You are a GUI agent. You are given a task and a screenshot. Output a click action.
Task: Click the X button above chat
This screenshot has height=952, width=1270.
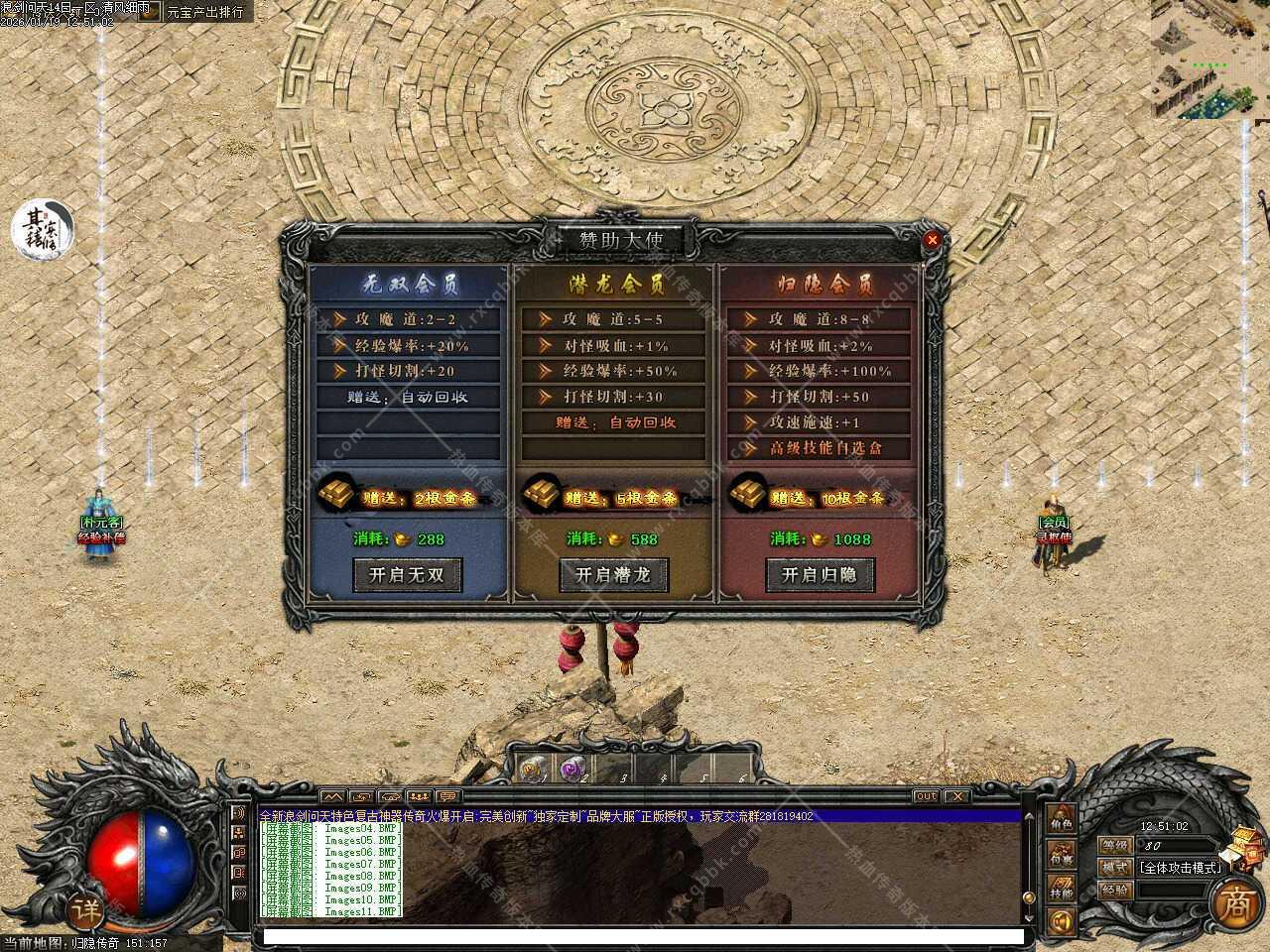click(x=955, y=796)
